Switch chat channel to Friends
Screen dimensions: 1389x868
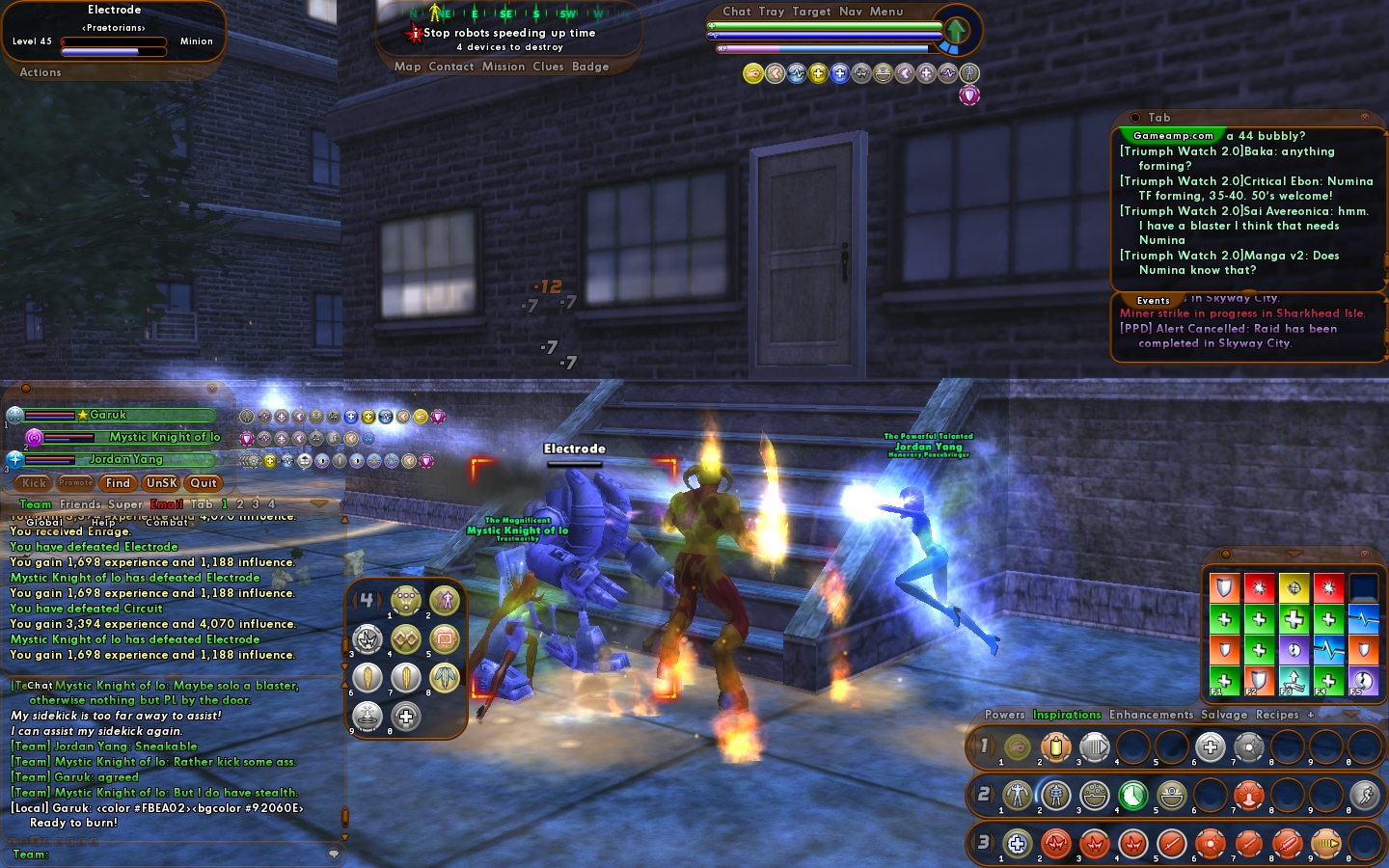pos(80,504)
